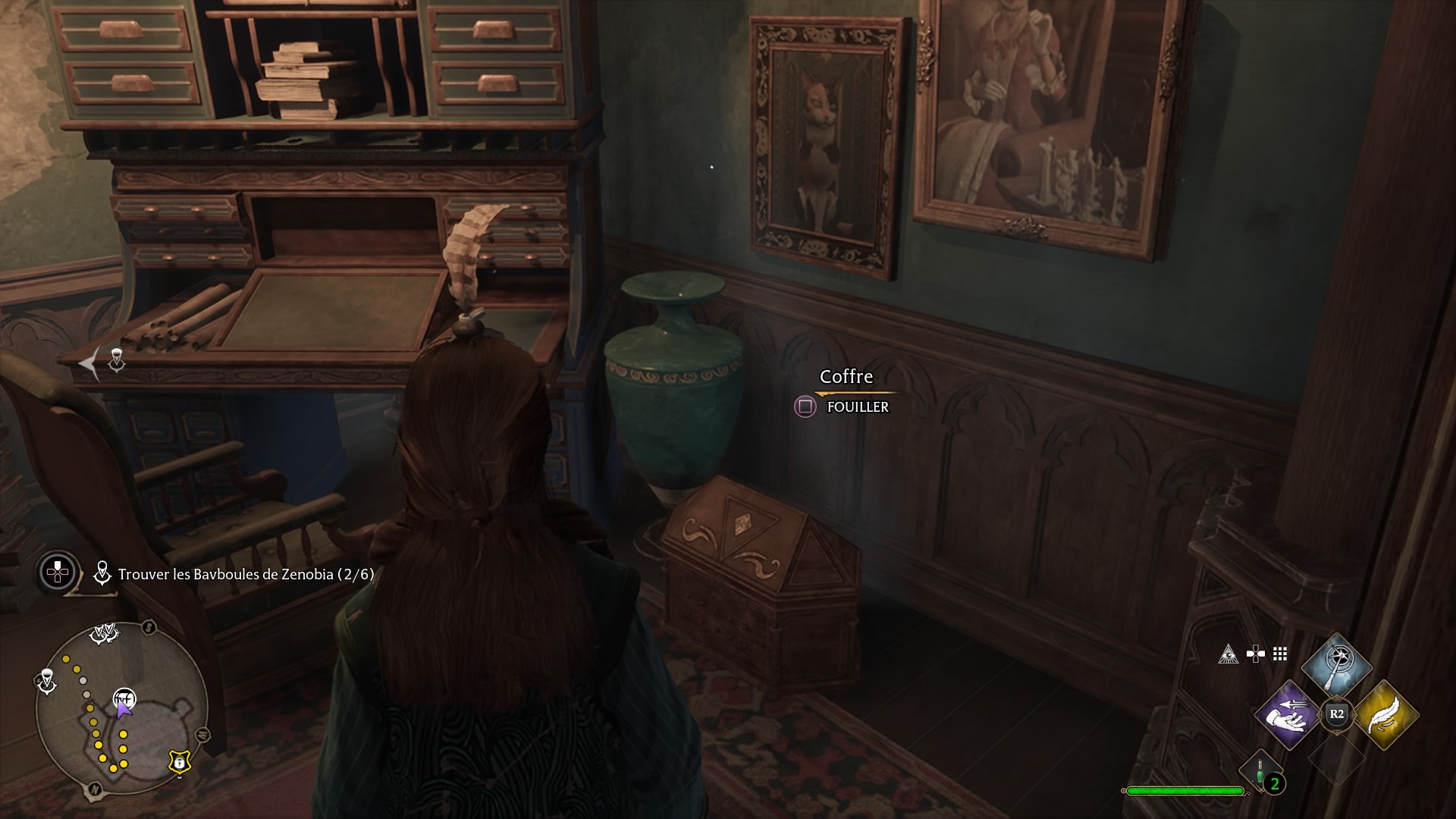Click the chest marker on the minimap
The image size is (1456, 819).
(x=124, y=698)
